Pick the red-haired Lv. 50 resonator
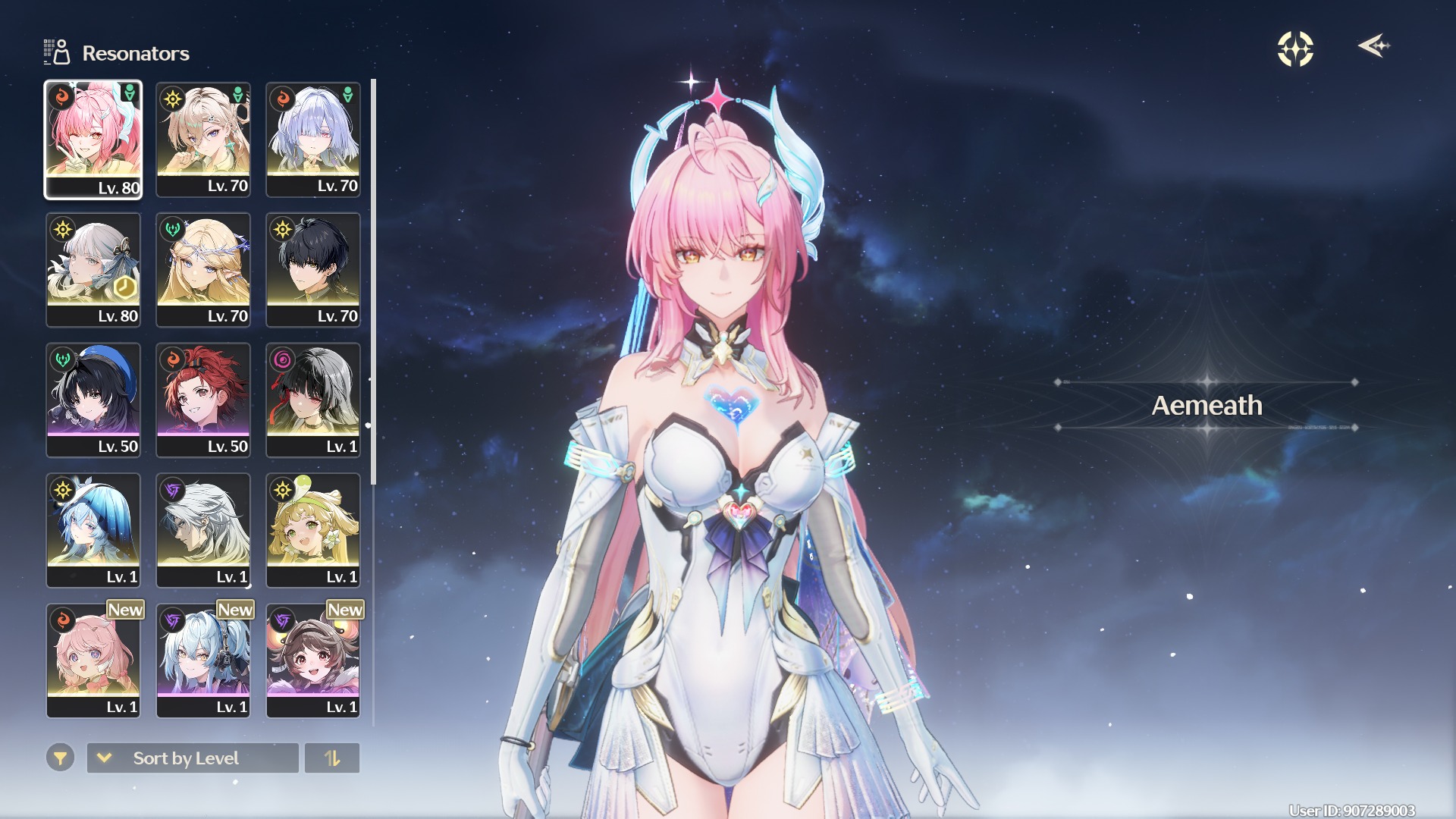The image size is (1456, 819). click(202, 400)
